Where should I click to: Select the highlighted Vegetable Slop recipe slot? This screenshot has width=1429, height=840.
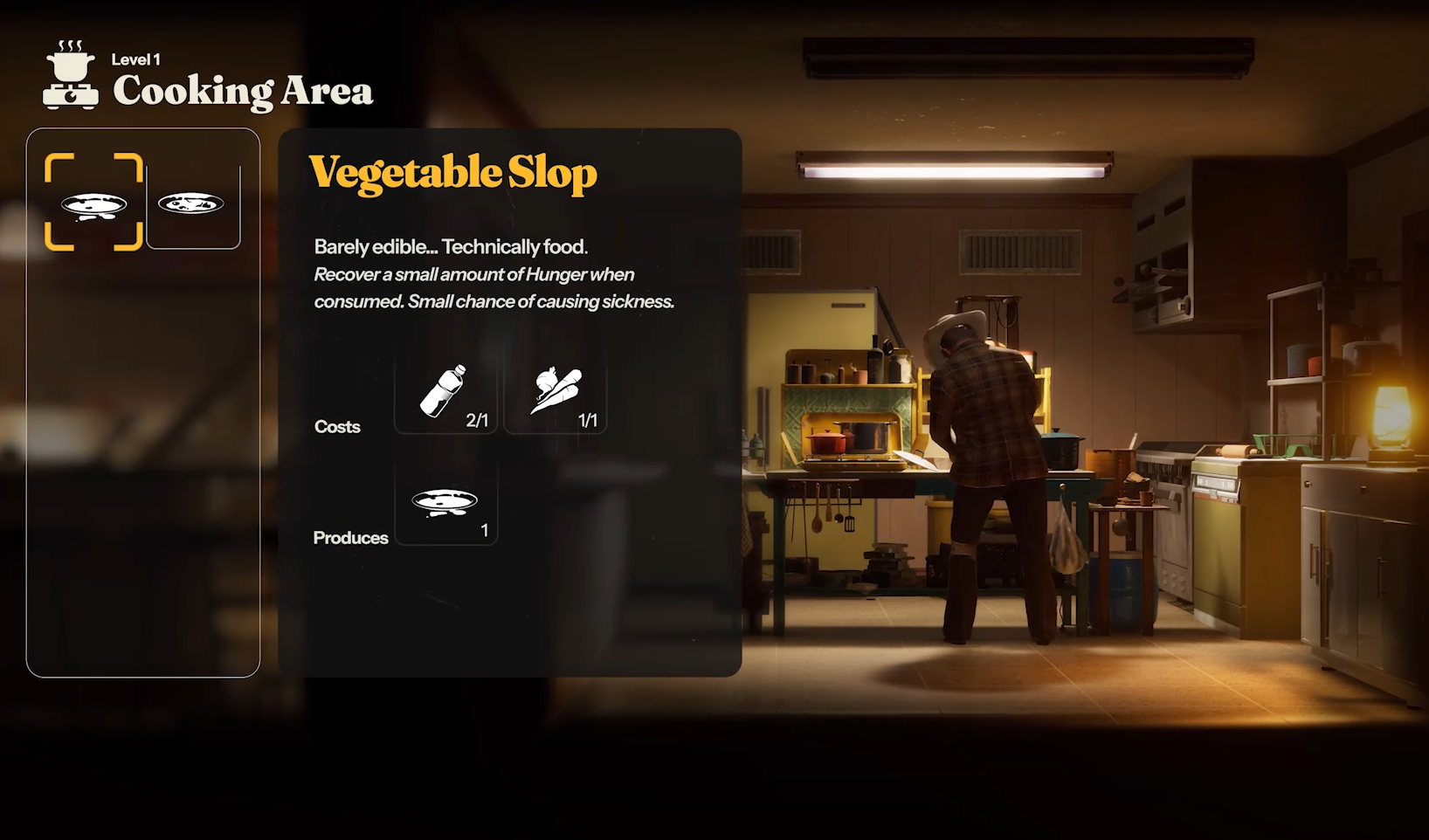coord(93,203)
